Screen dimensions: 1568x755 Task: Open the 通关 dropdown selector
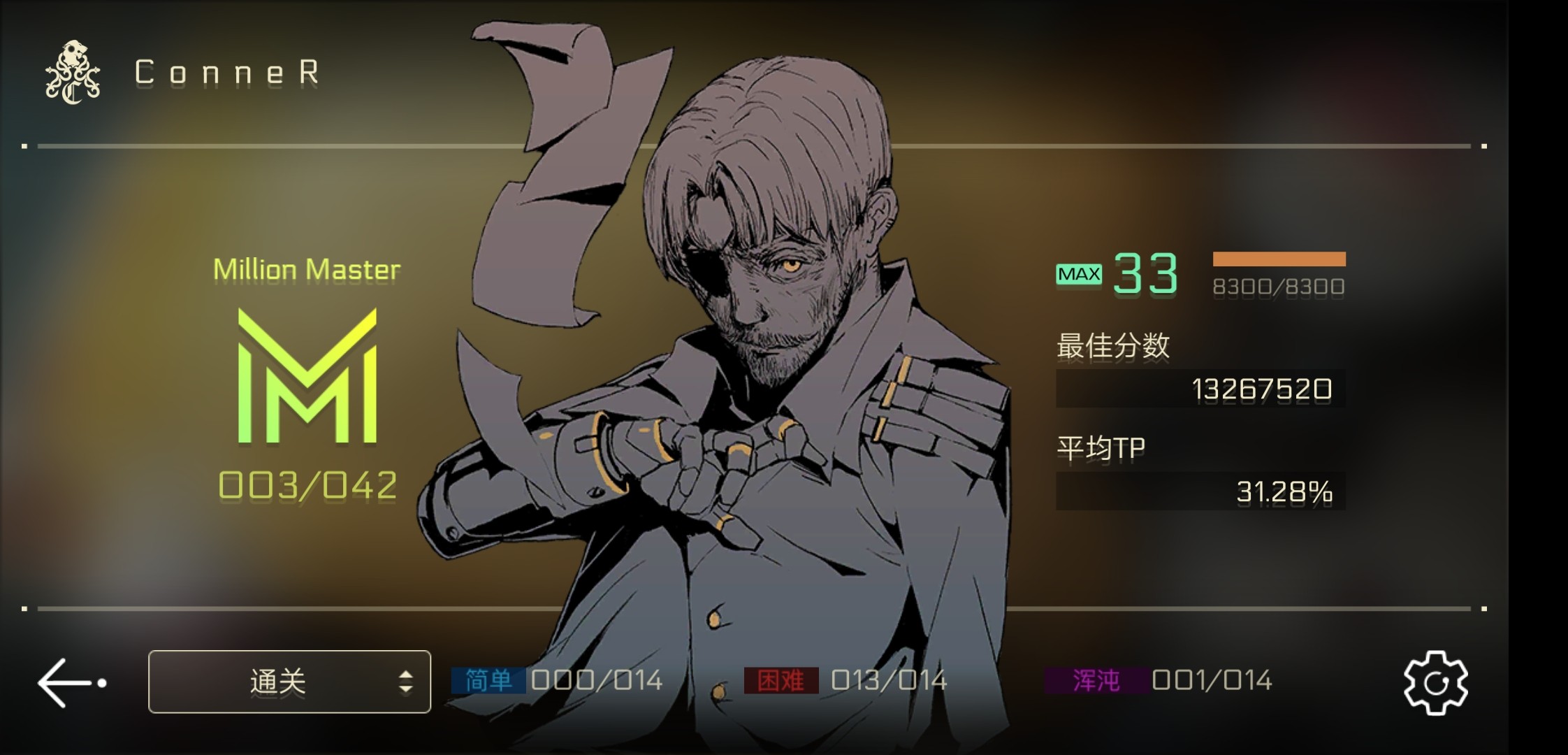click(289, 682)
